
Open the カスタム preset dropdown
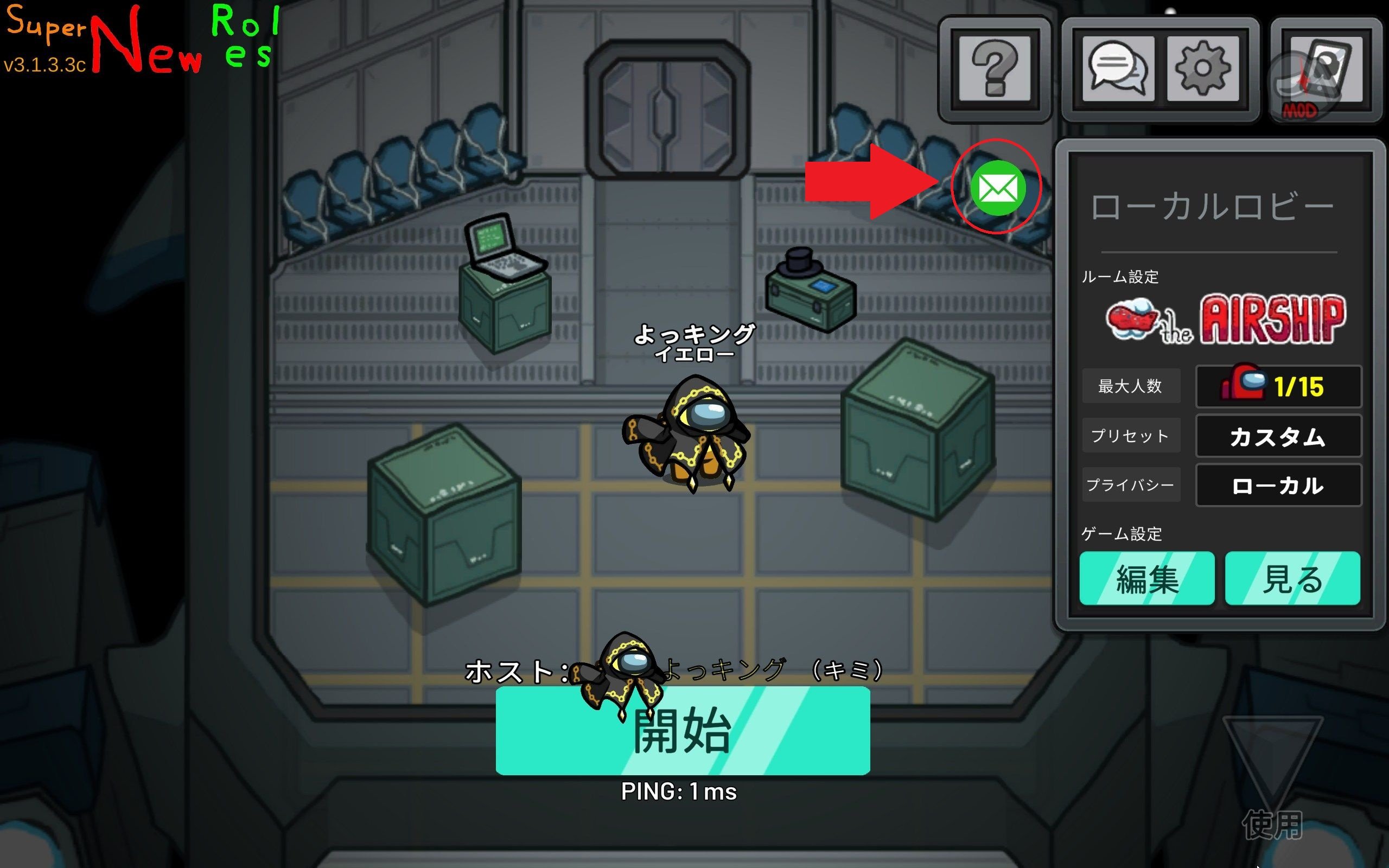point(1279,436)
